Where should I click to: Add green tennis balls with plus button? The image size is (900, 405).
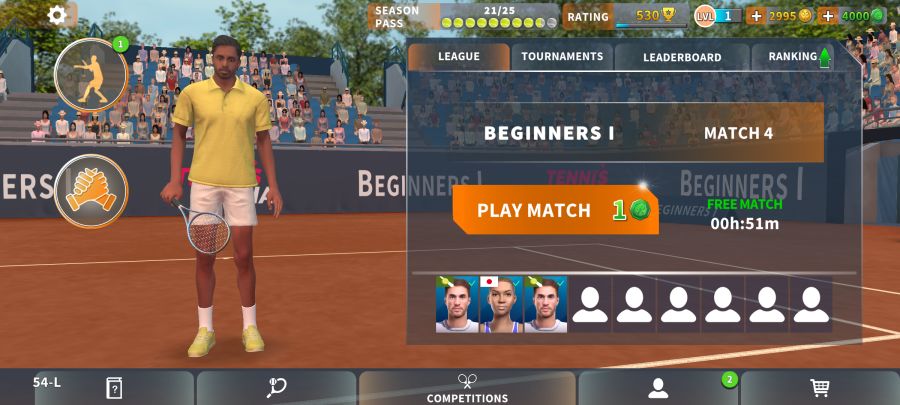pyautogui.click(x=828, y=16)
